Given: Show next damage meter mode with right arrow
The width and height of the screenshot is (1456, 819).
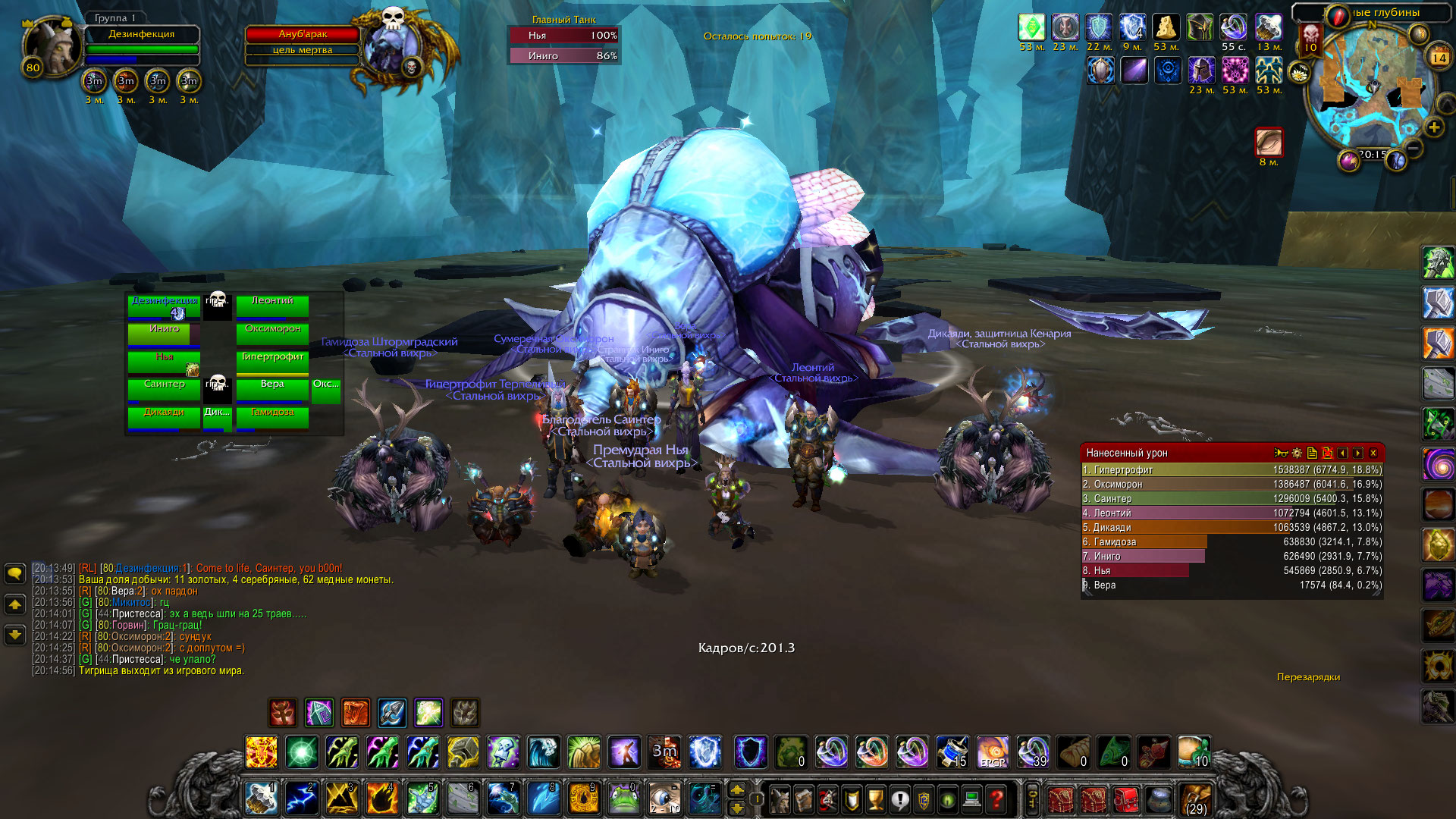Looking at the screenshot, I should point(1357,453).
